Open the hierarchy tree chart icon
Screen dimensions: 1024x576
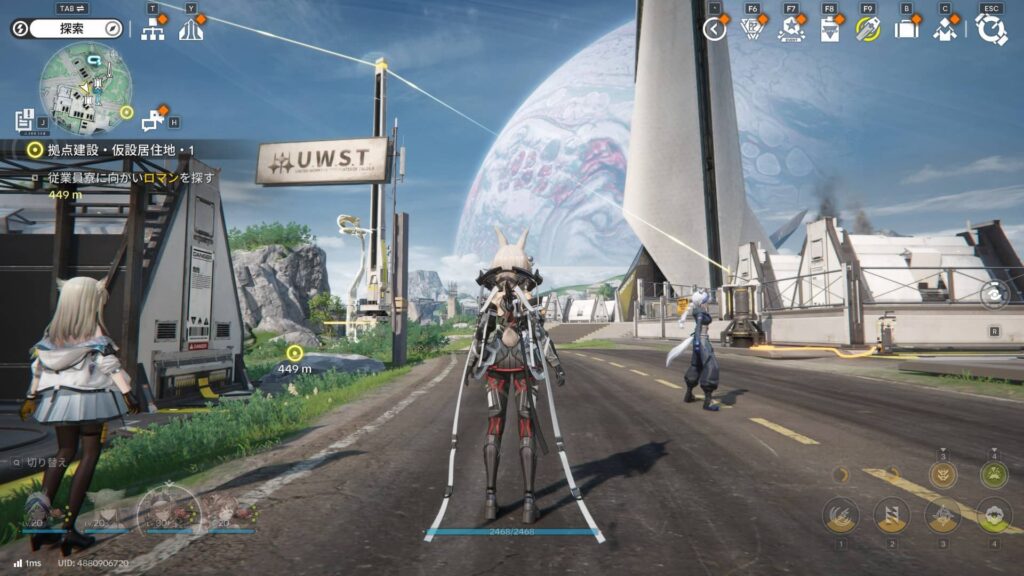tap(153, 29)
